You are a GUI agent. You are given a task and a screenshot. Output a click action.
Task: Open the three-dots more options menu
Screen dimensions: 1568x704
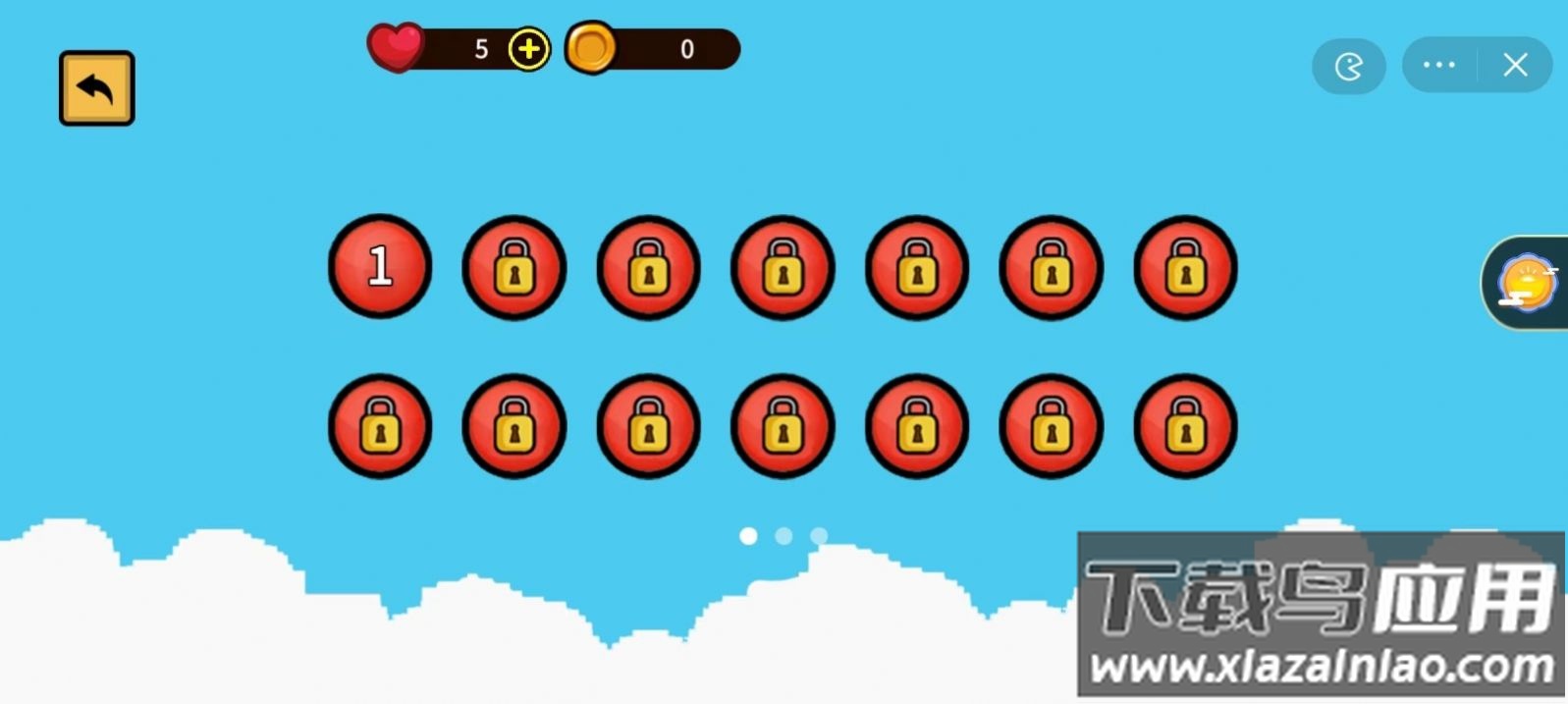[1439, 66]
